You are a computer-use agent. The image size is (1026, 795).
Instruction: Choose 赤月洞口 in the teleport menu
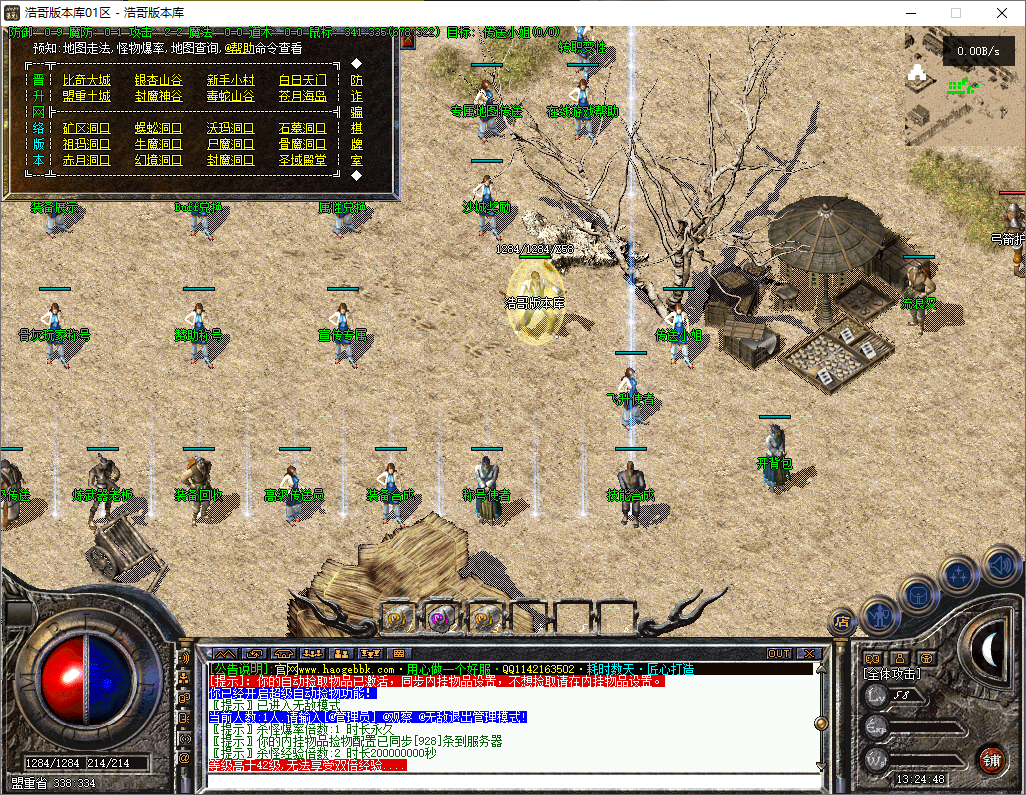(x=86, y=160)
